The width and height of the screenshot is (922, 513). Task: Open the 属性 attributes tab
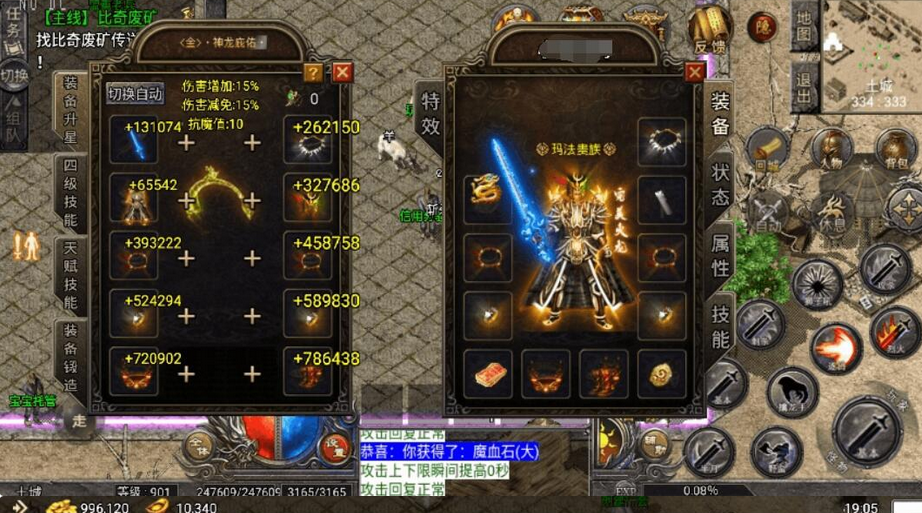click(x=720, y=256)
